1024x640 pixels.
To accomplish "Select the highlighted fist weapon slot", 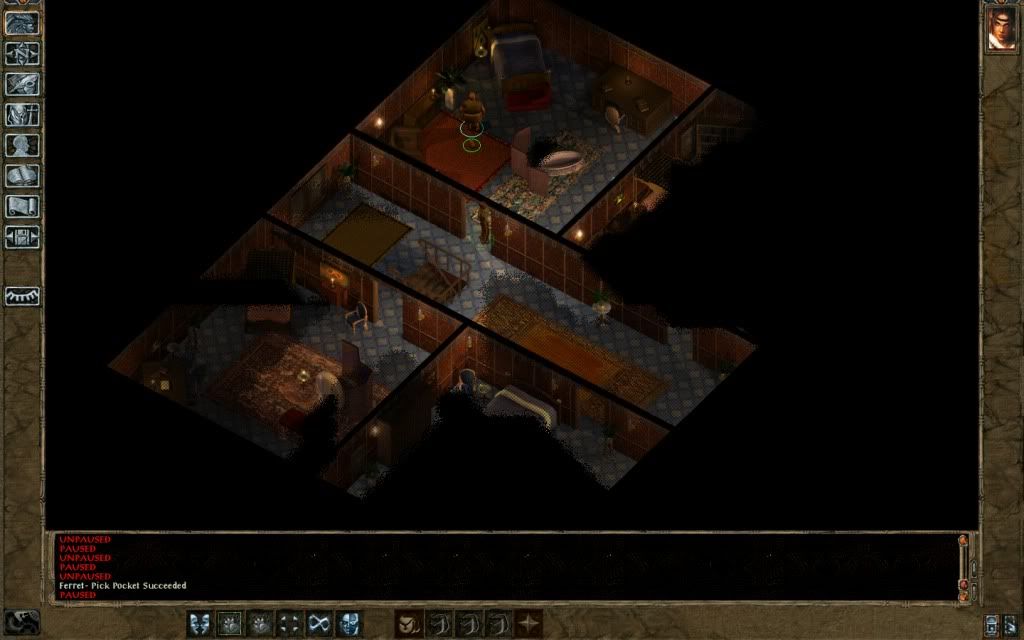I will pos(229,624).
